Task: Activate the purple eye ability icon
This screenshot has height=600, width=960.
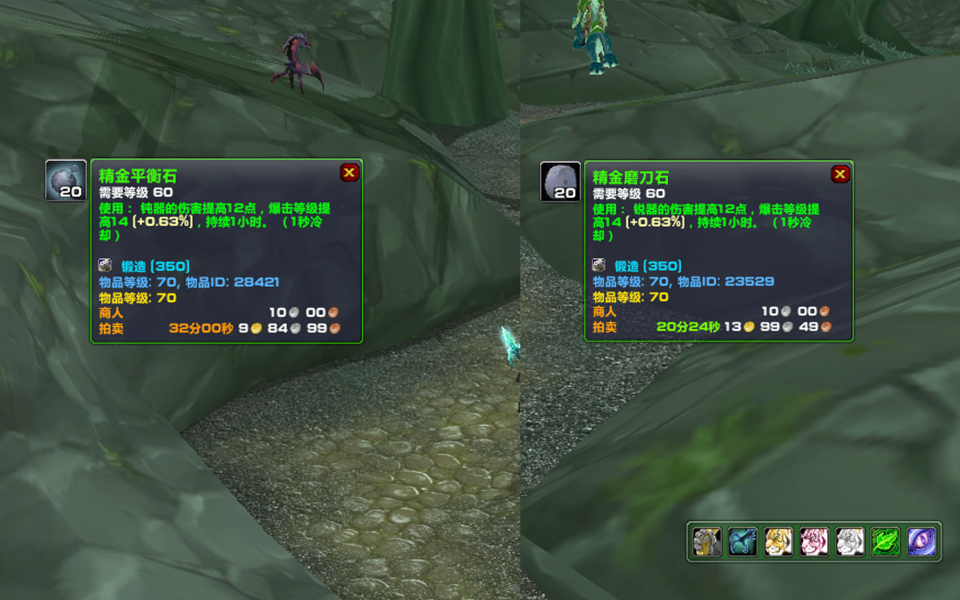Action: 921,542
